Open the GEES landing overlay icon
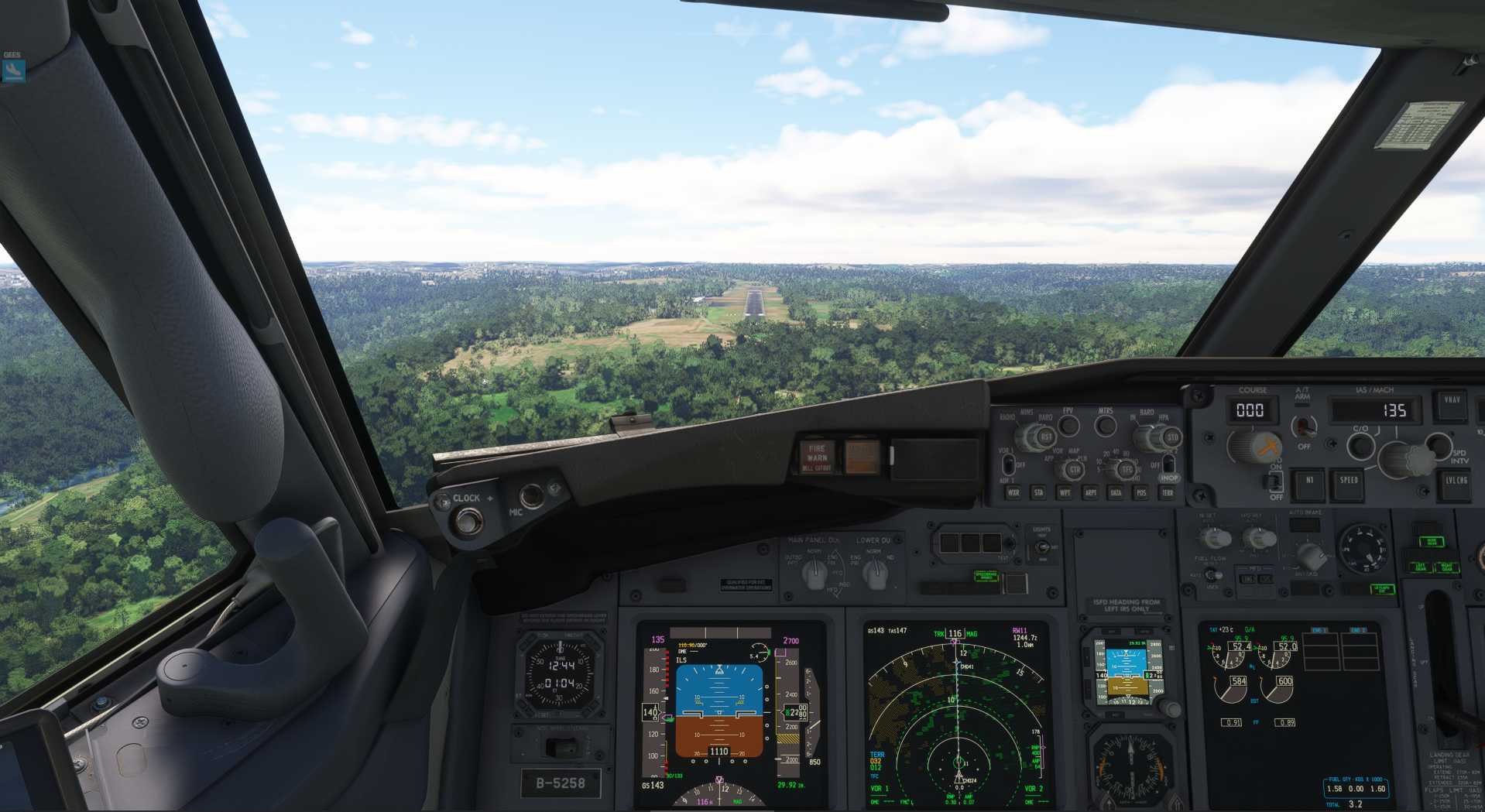 [13, 70]
